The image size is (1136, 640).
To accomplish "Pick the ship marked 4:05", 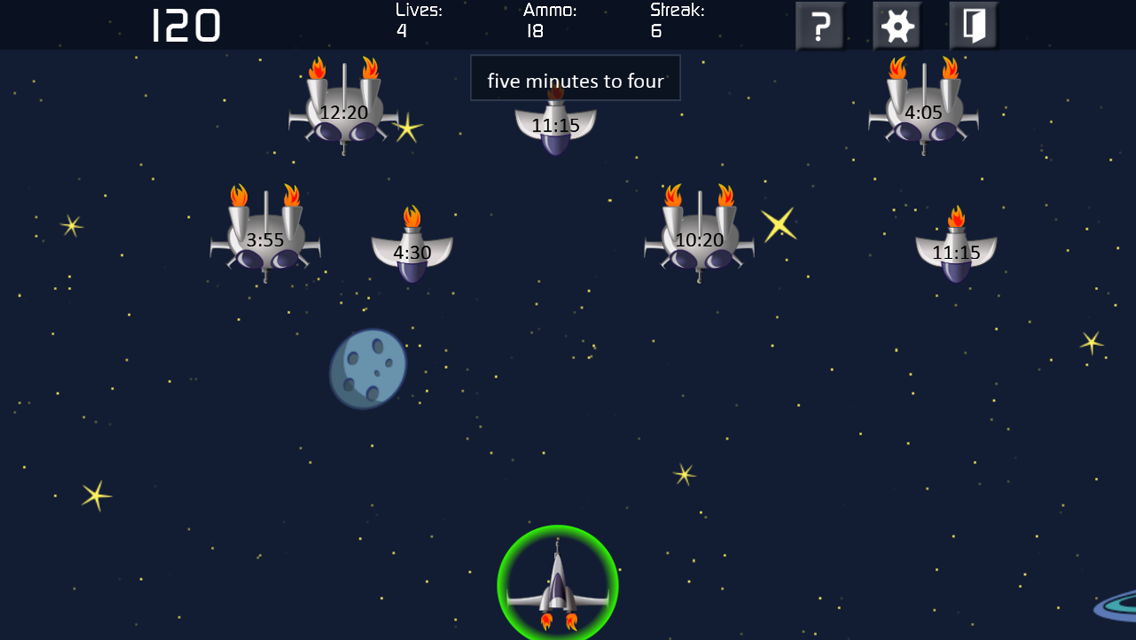I will 923,112.
